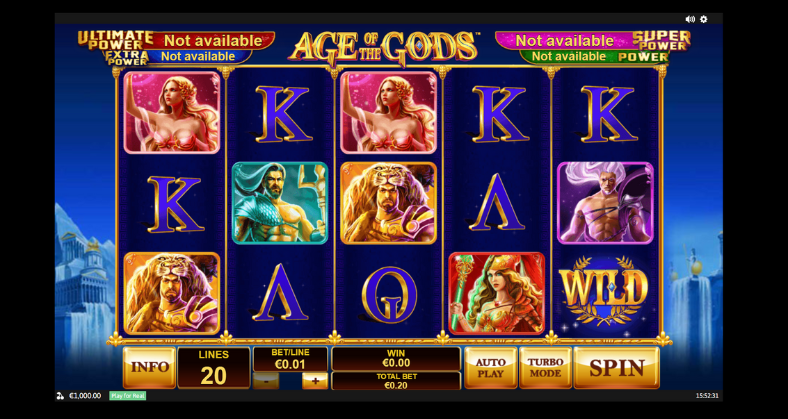Image resolution: width=788 pixels, height=419 pixels.
Task: Click the green Play for Real button
Action: click(x=127, y=396)
